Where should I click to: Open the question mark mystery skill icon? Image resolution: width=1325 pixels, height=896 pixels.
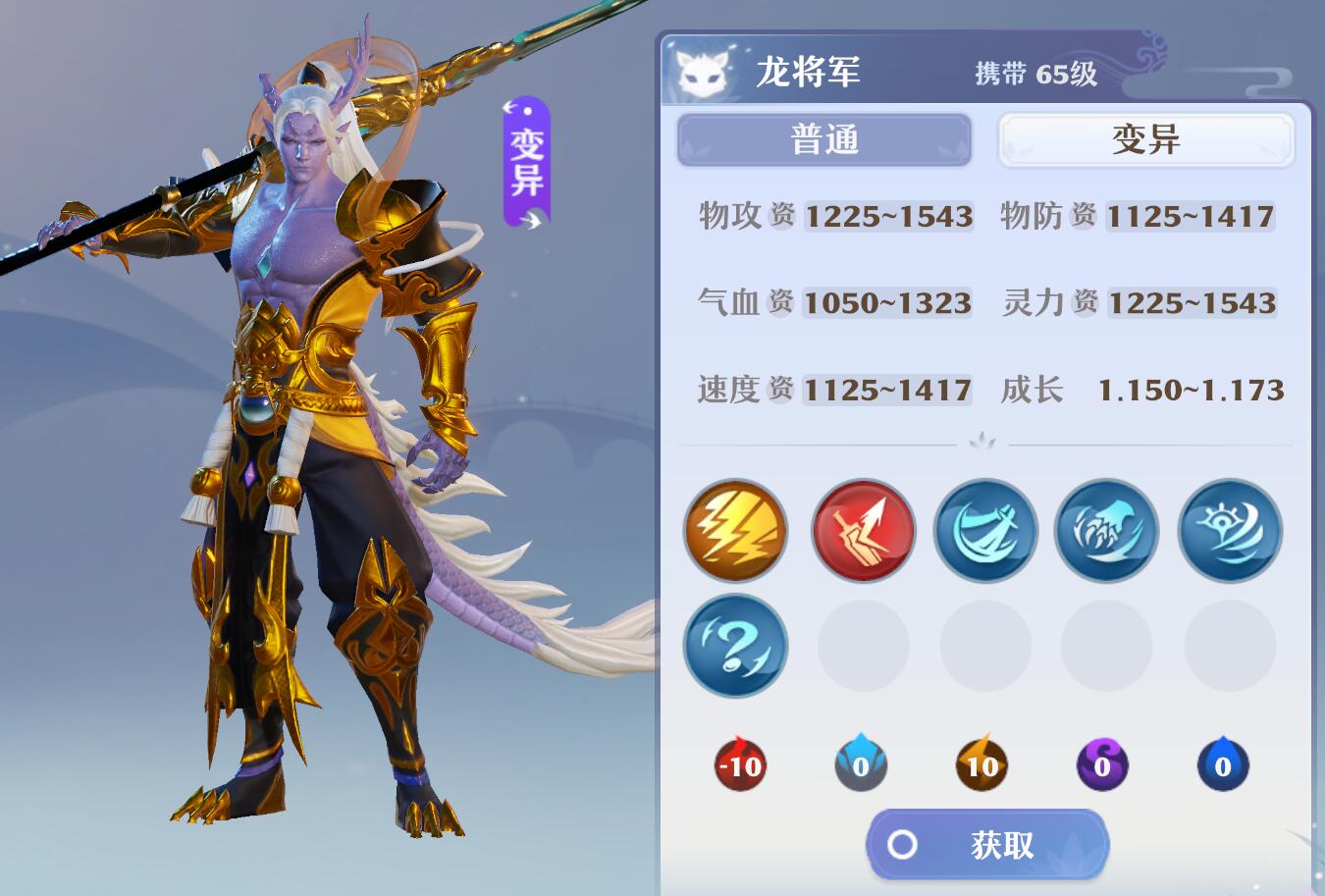tap(735, 647)
